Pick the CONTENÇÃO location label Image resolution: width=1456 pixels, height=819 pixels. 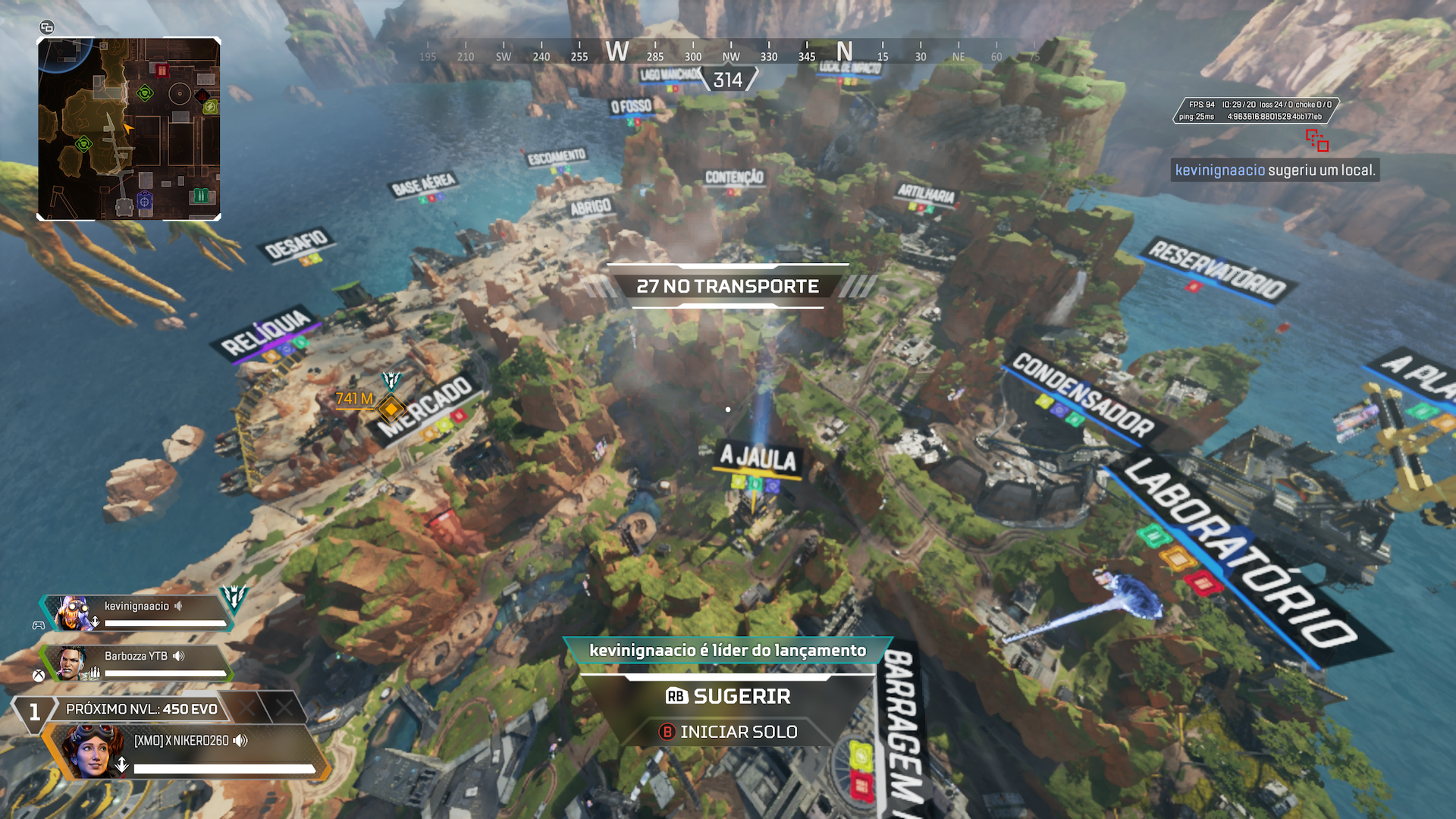coord(734,177)
